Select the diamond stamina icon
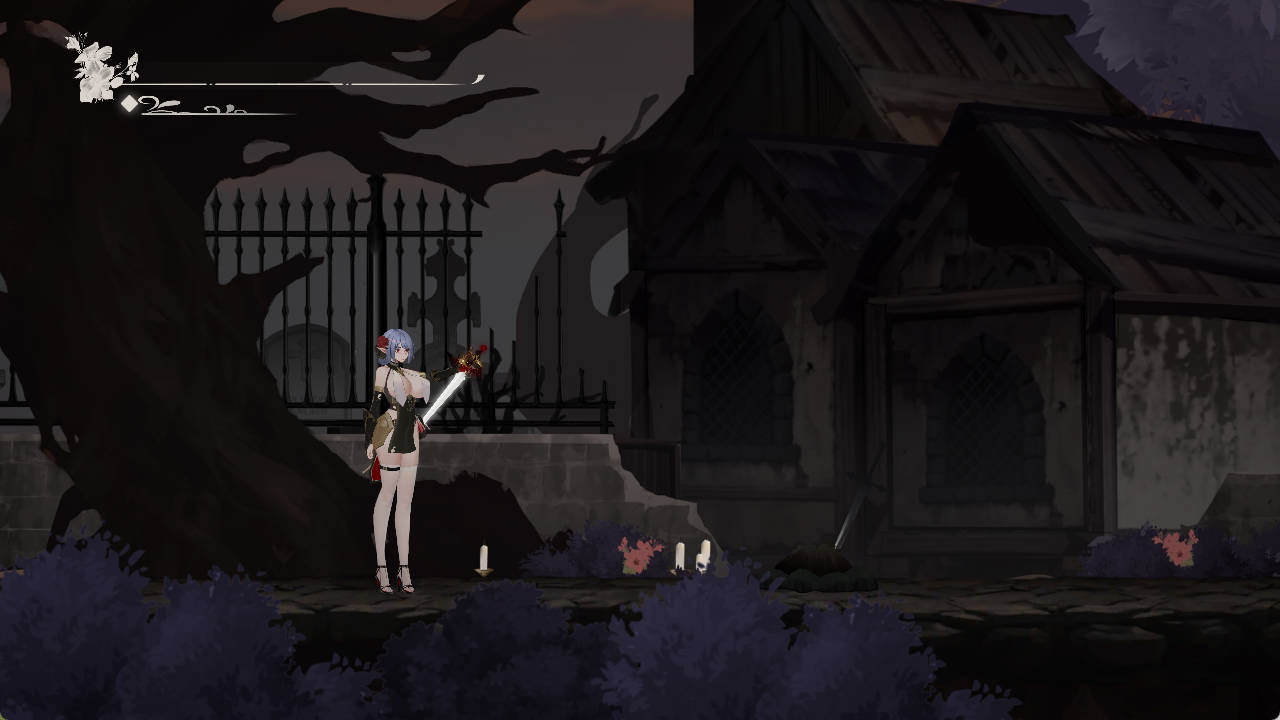Image resolution: width=1280 pixels, height=720 pixels. click(x=128, y=103)
